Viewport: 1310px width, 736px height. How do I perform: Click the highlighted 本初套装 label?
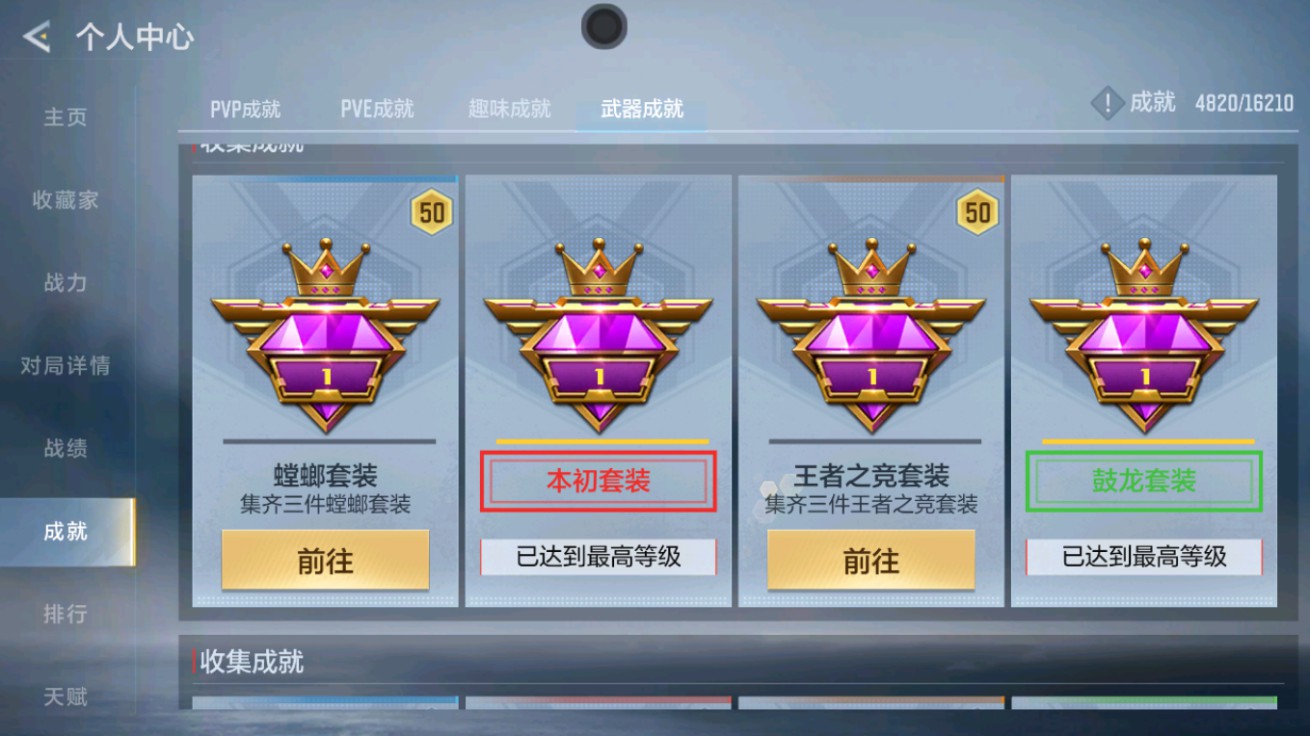pyautogui.click(x=598, y=481)
